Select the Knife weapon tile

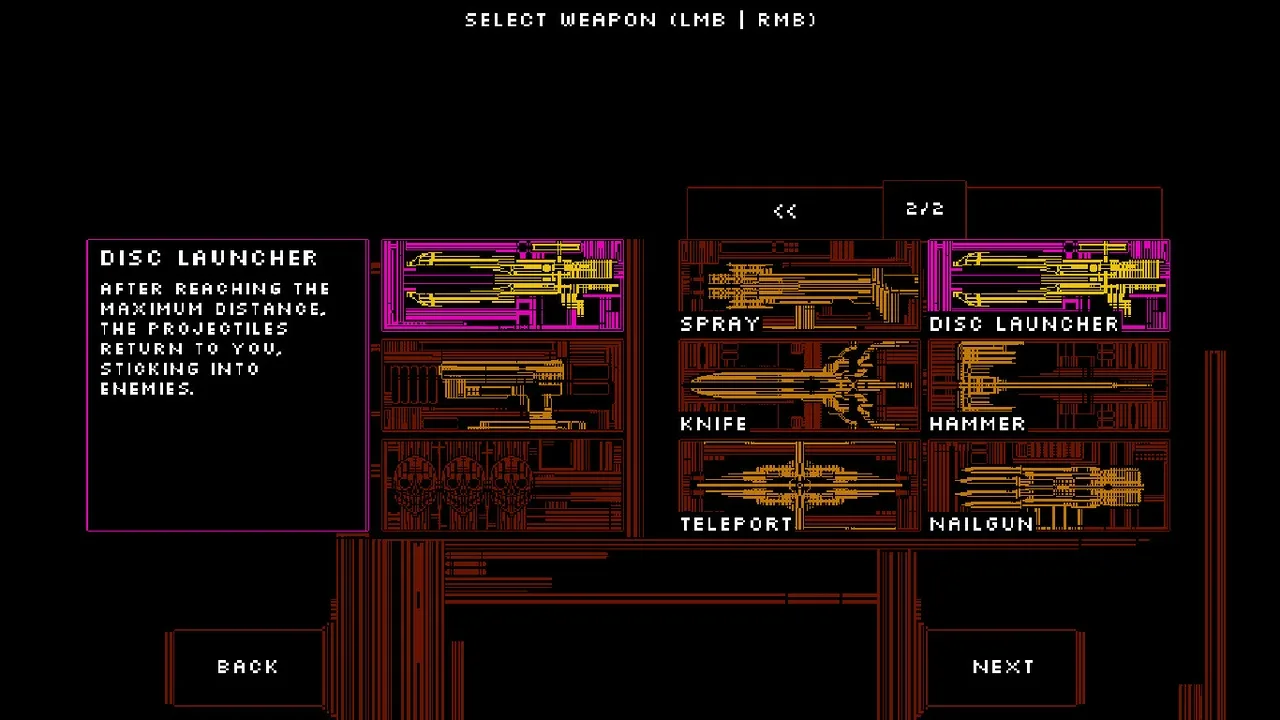(x=798, y=386)
